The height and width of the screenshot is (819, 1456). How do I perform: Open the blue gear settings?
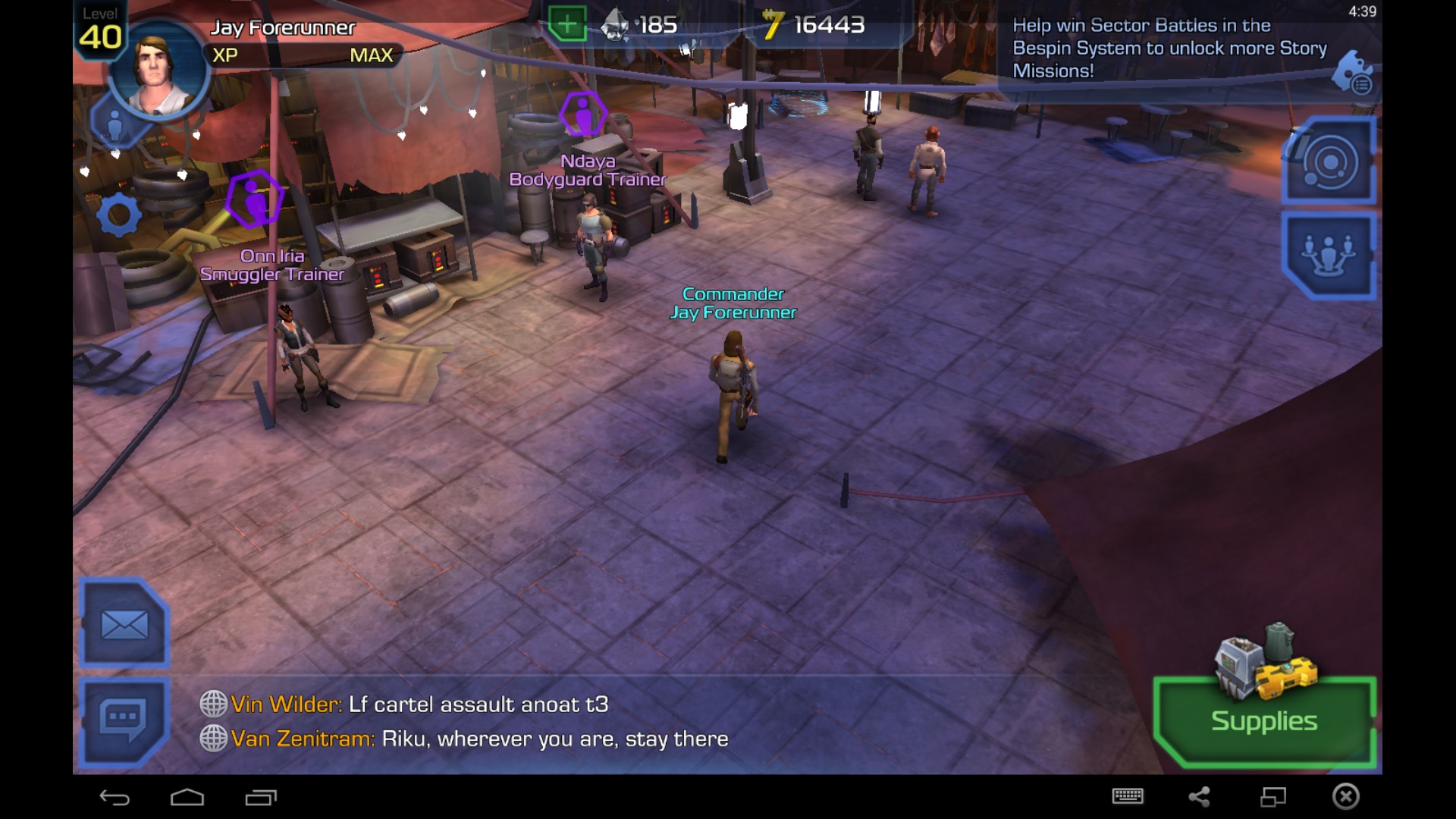[x=119, y=215]
